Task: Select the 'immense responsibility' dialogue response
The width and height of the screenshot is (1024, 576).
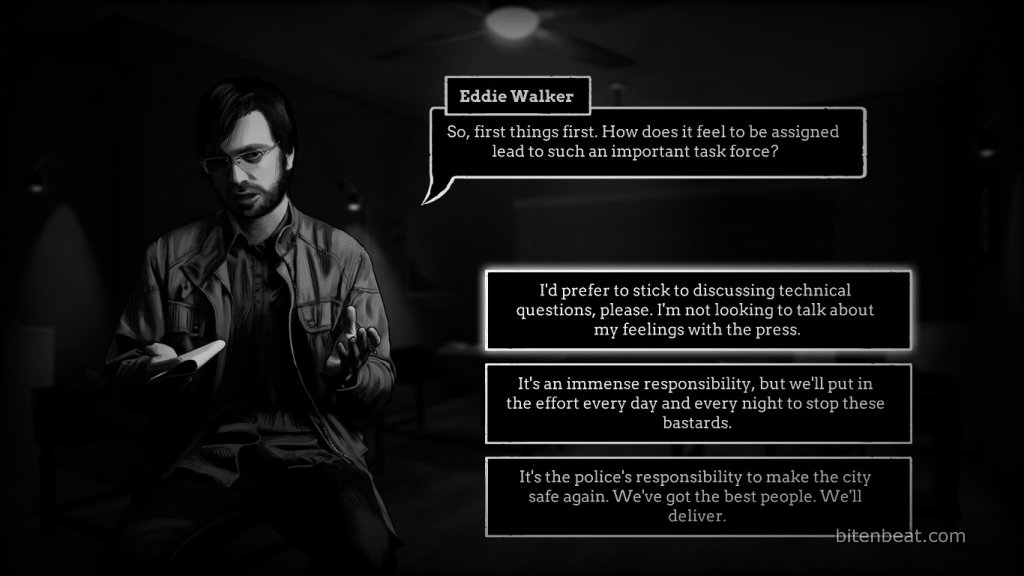Action: click(698, 403)
